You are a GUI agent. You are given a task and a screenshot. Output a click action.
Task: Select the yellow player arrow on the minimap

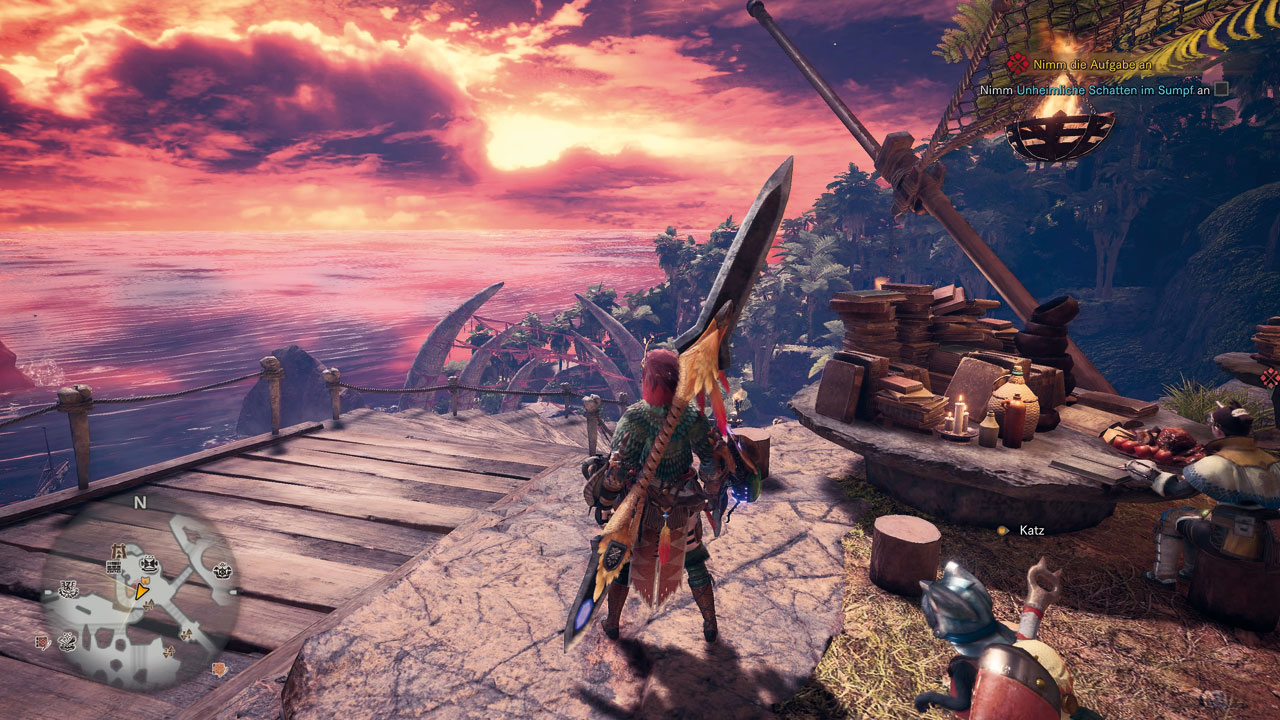(x=143, y=592)
